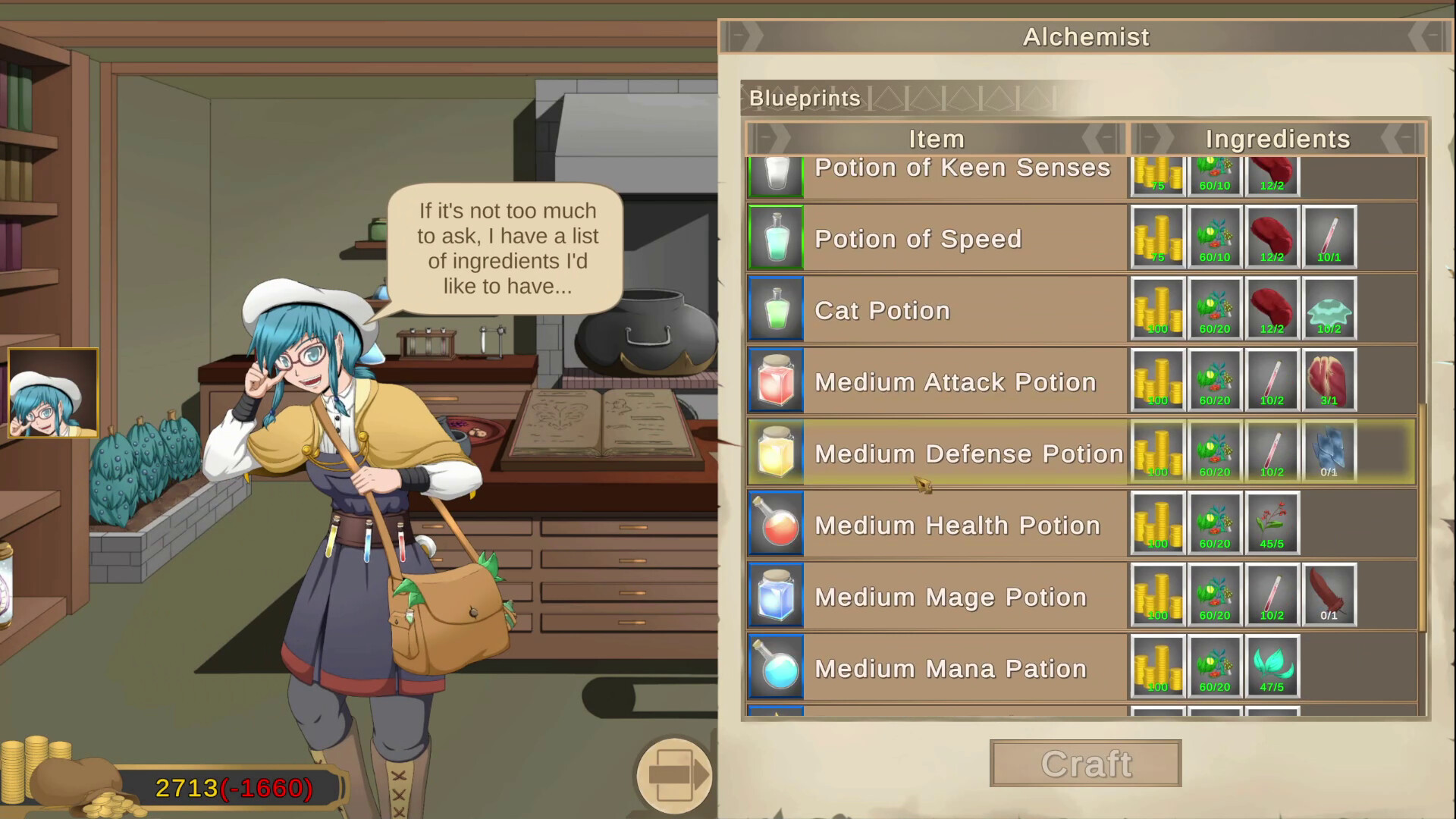Click the red flower ingredient for Medium Health Potion
This screenshot has height=819, width=1456.
click(x=1272, y=524)
